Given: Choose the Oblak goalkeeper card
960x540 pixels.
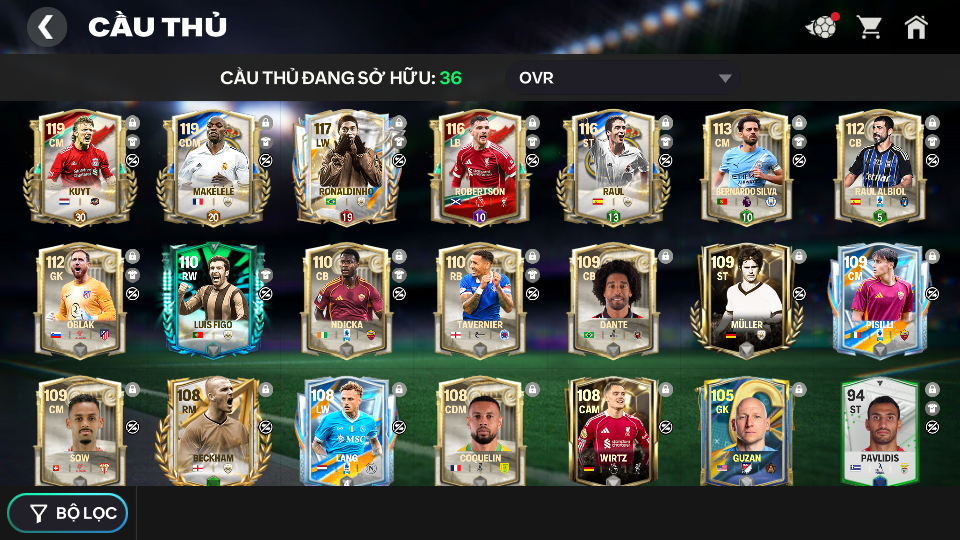Looking at the screenshot, I should point(80,300).
